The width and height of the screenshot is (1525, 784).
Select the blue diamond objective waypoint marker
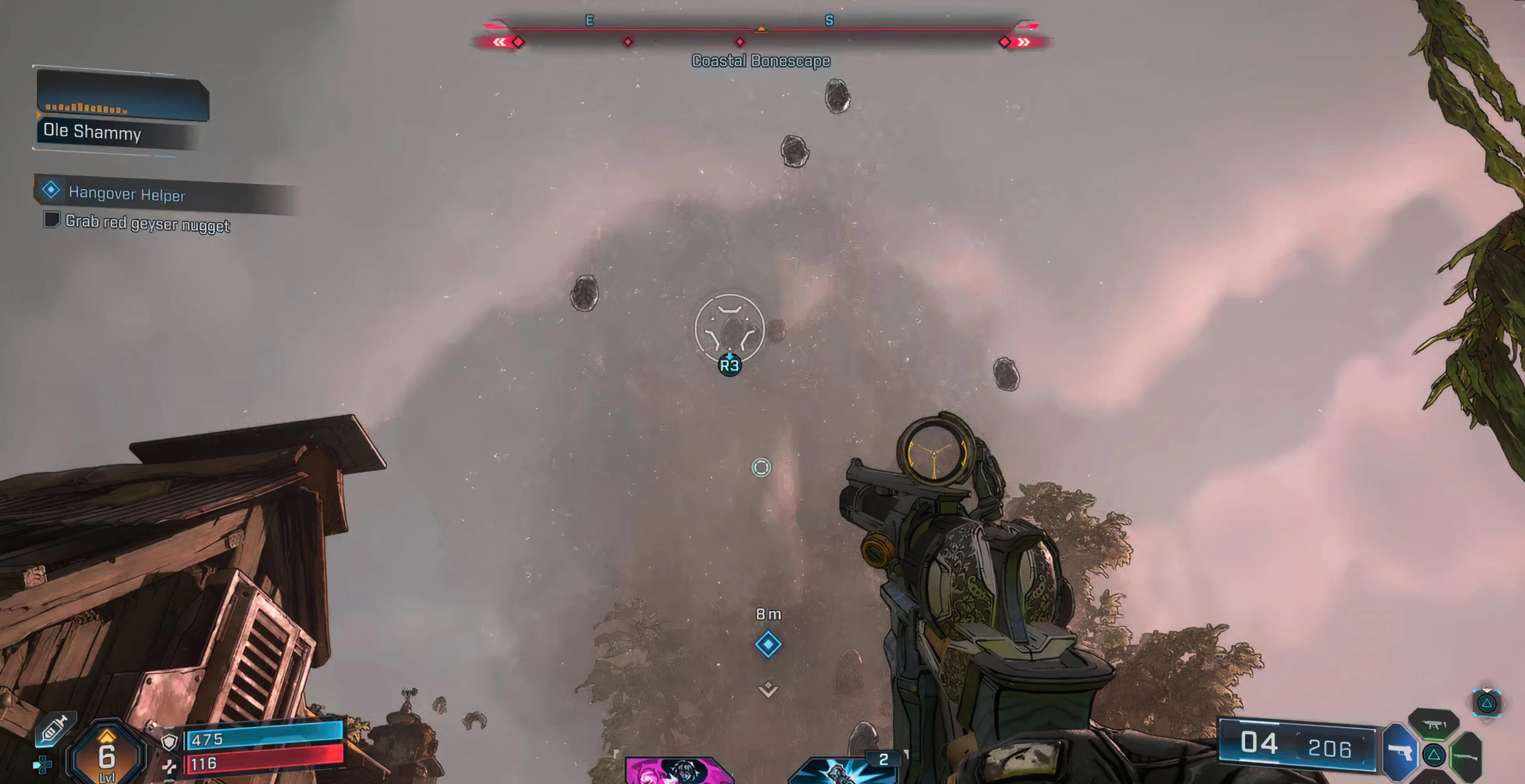pyautogui.click(x=768, y=644)
